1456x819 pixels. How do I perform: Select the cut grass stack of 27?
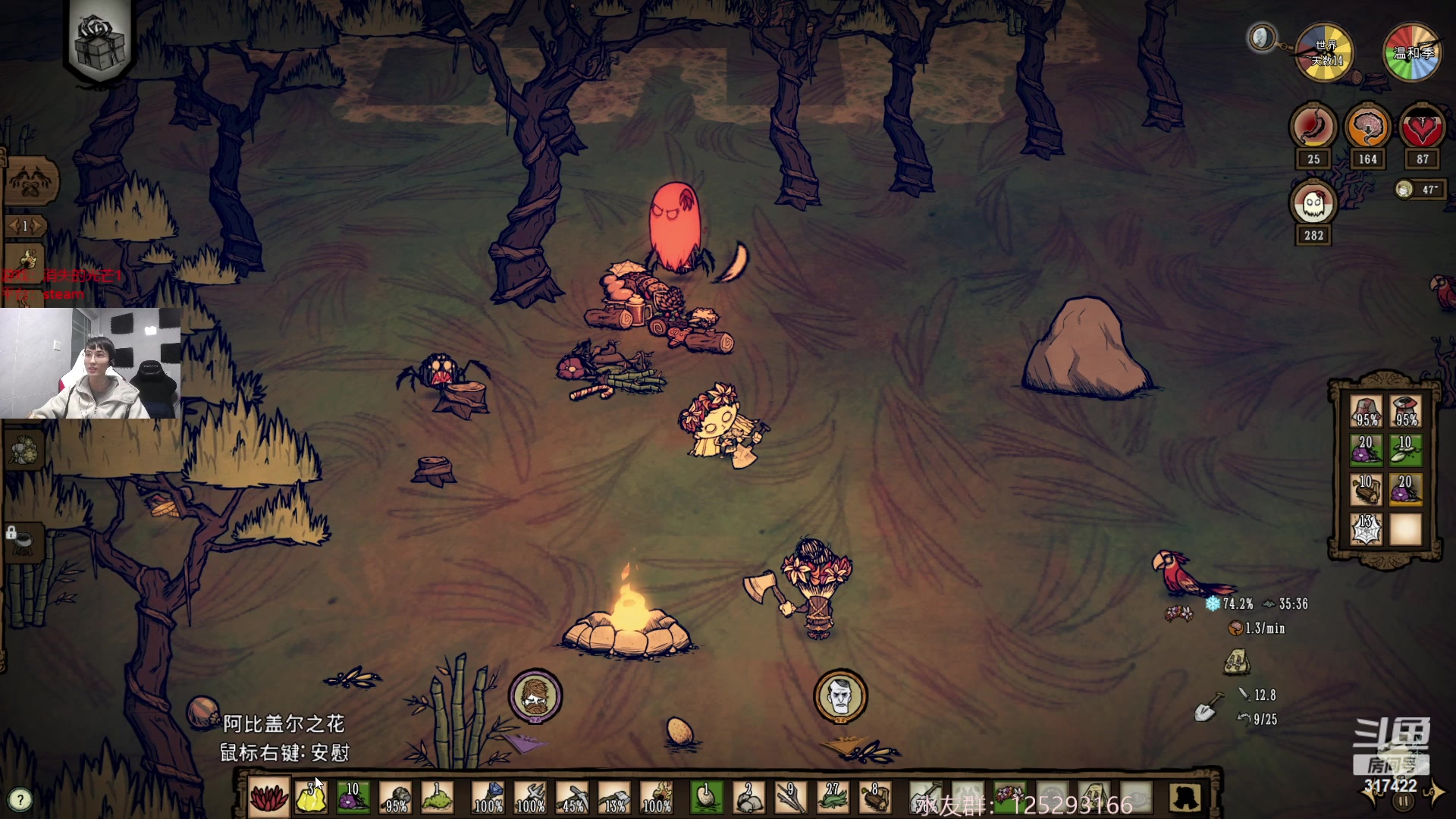[833, 798]
